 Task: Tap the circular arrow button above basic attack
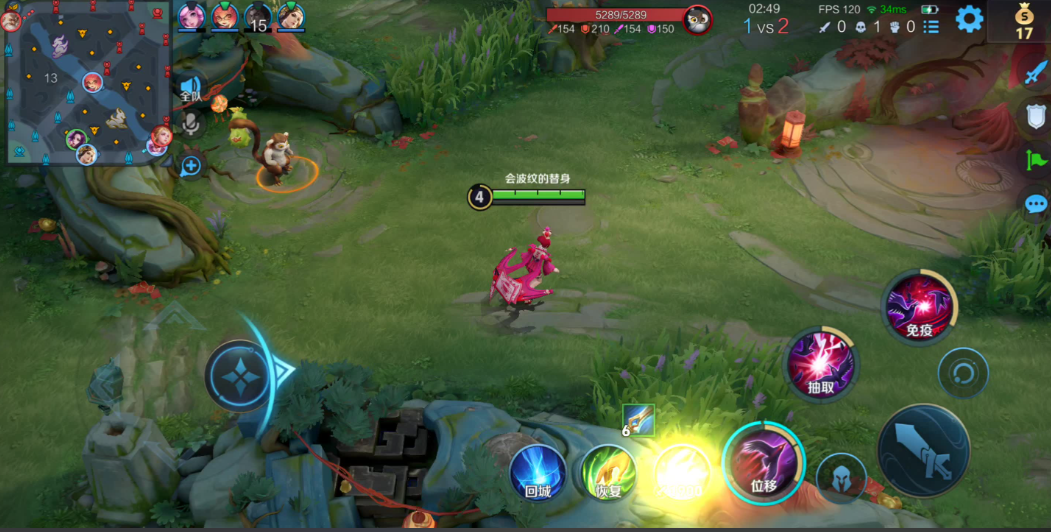[x=963, y=373]
